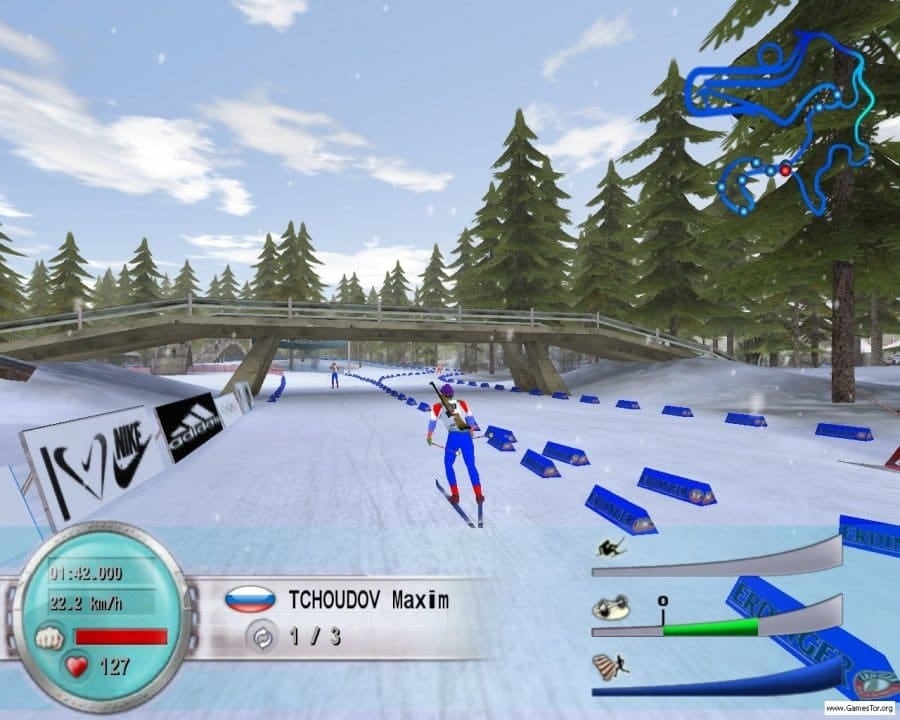
Task: Click the red heart rate icon
Action: pos(76,665)
